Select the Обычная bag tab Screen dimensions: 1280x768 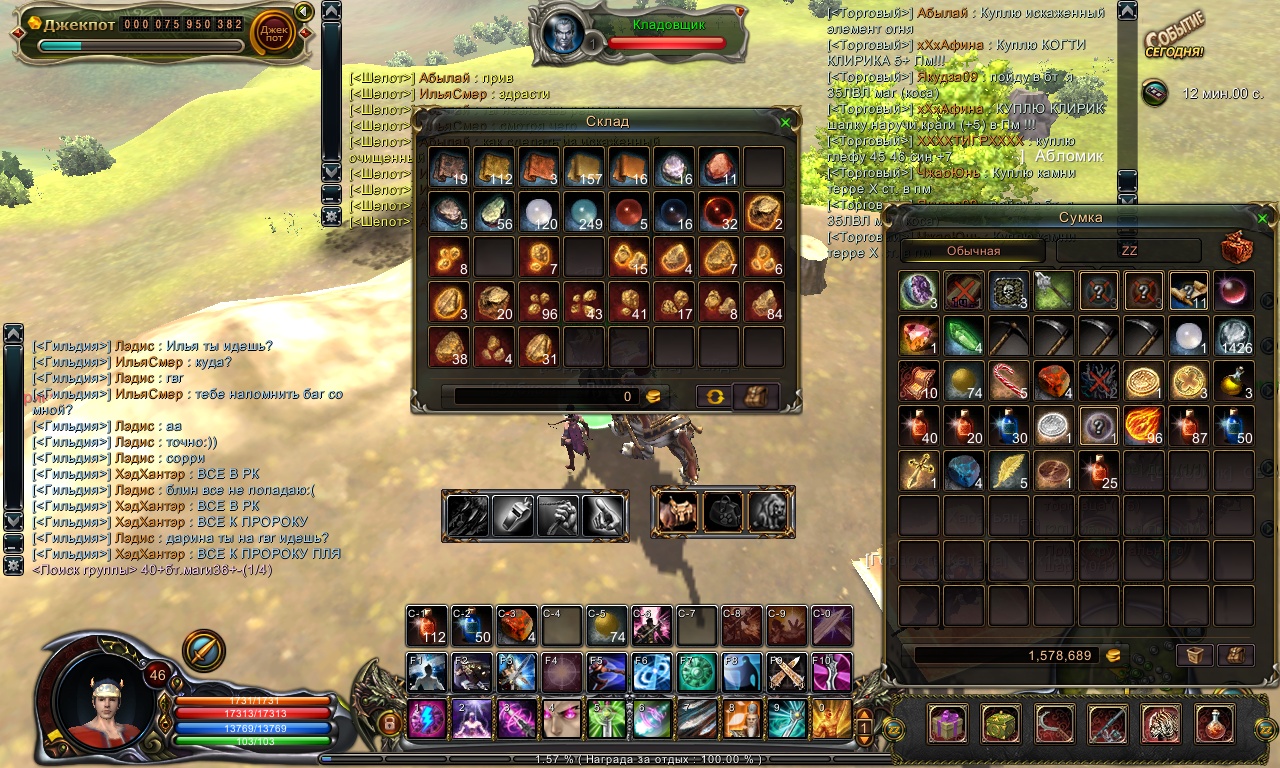[973, 251]
